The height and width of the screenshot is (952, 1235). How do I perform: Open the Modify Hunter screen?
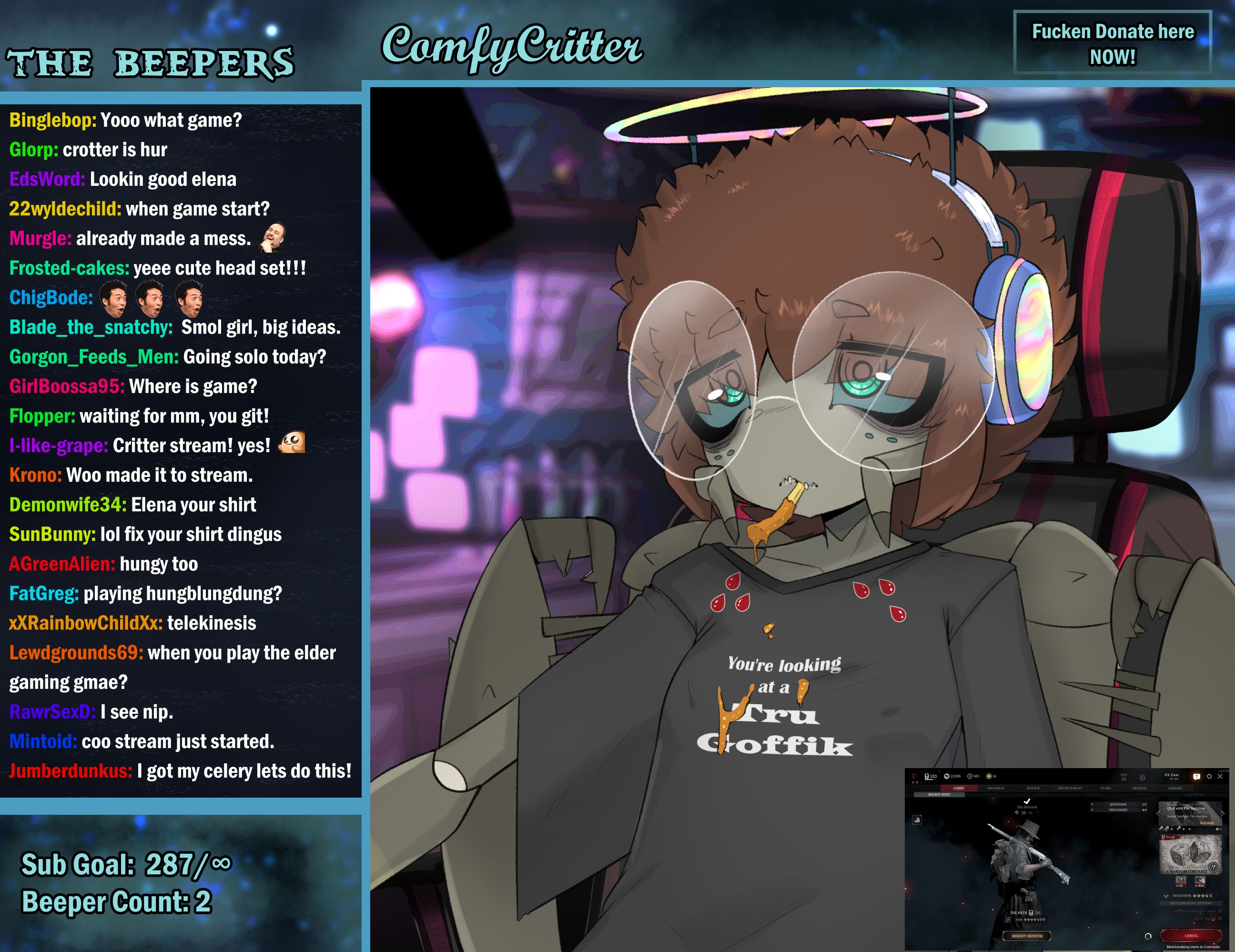point(1027,936)
